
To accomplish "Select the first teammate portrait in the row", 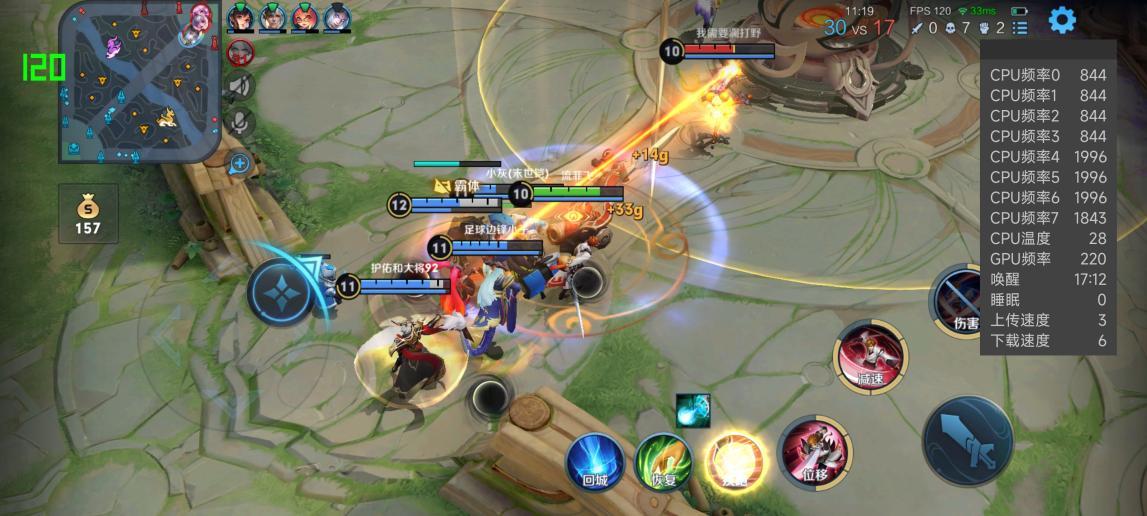I will pos(240,17).
